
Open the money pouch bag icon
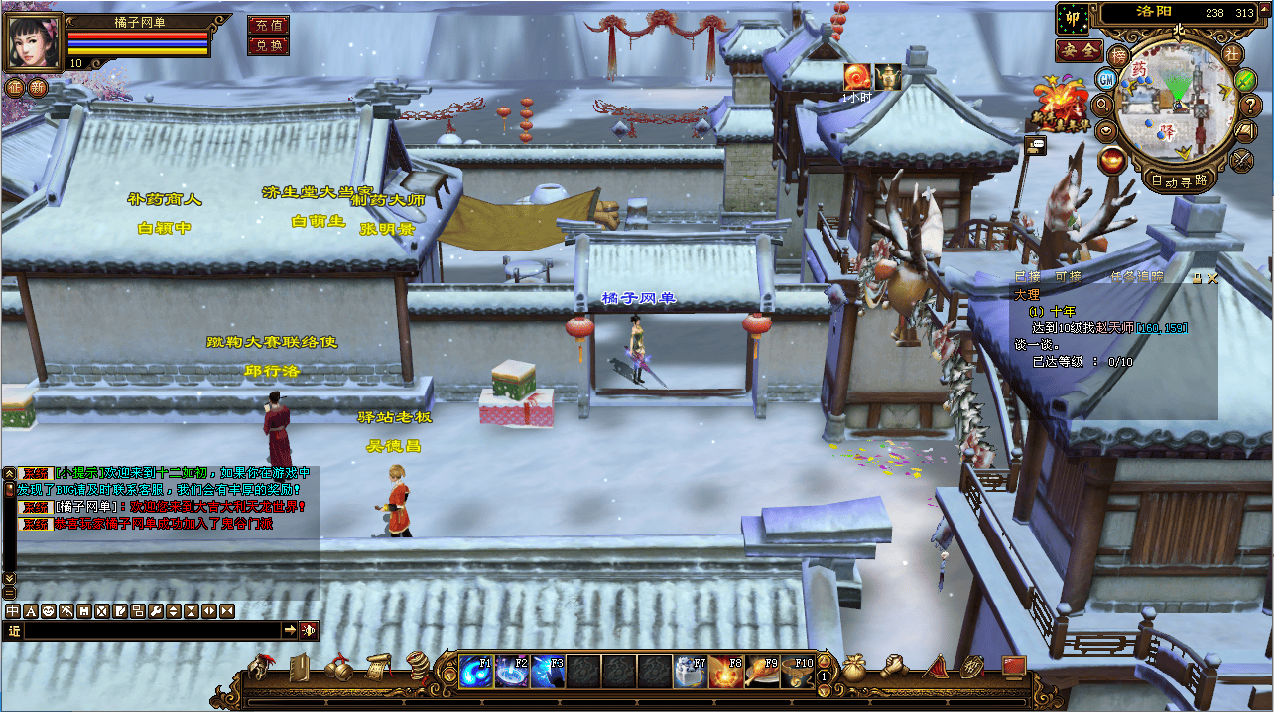point(853,668)
